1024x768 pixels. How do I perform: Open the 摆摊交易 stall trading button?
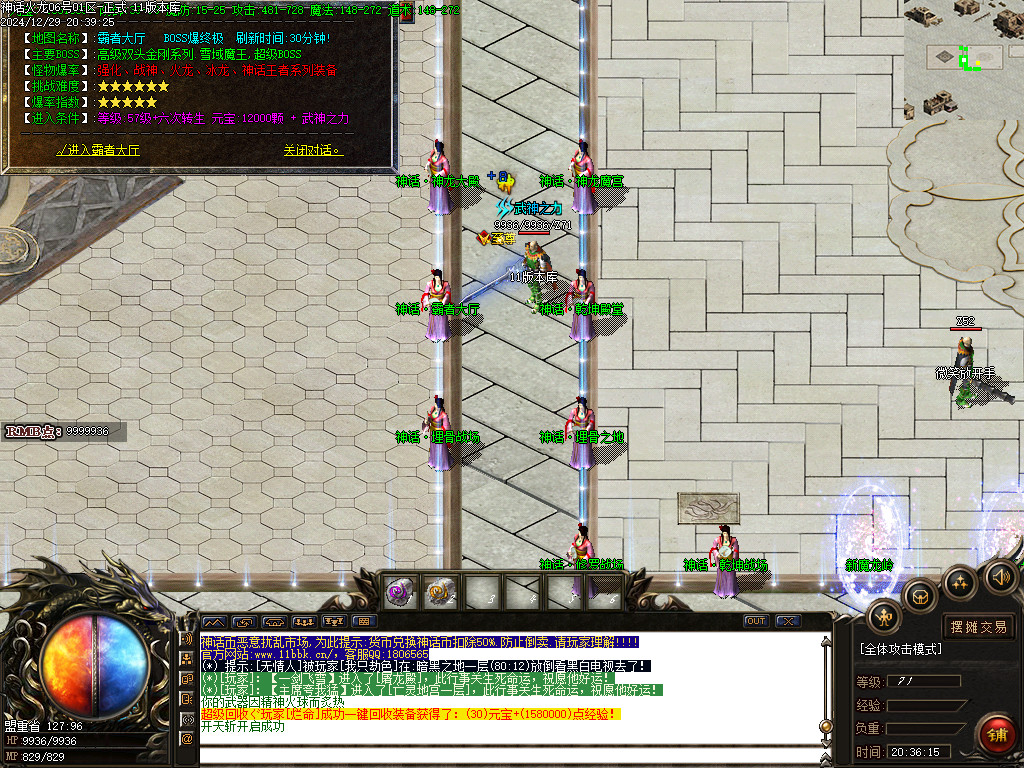(x=979, y=627)
